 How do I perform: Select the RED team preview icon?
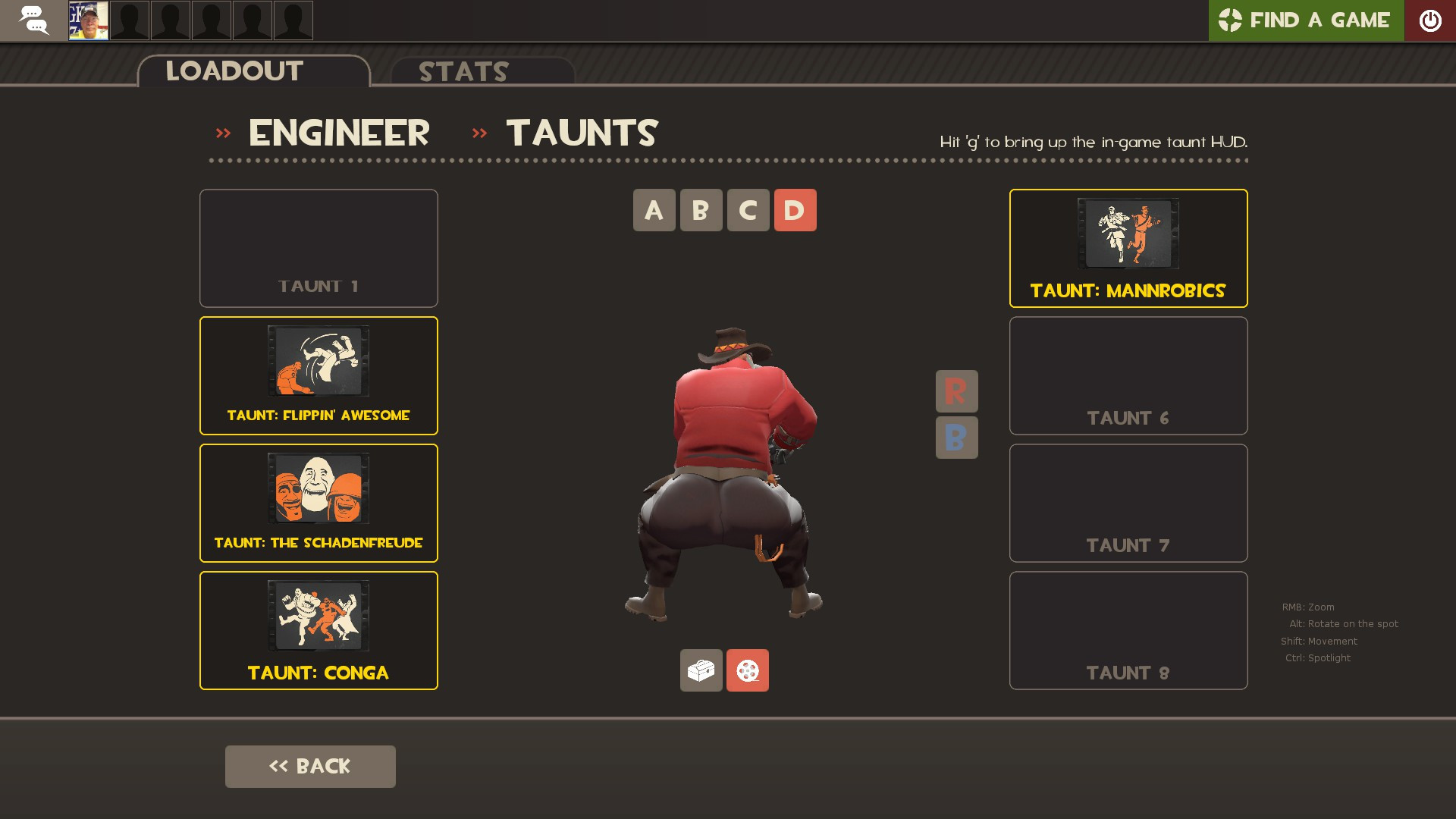click(x=956, y=391)
